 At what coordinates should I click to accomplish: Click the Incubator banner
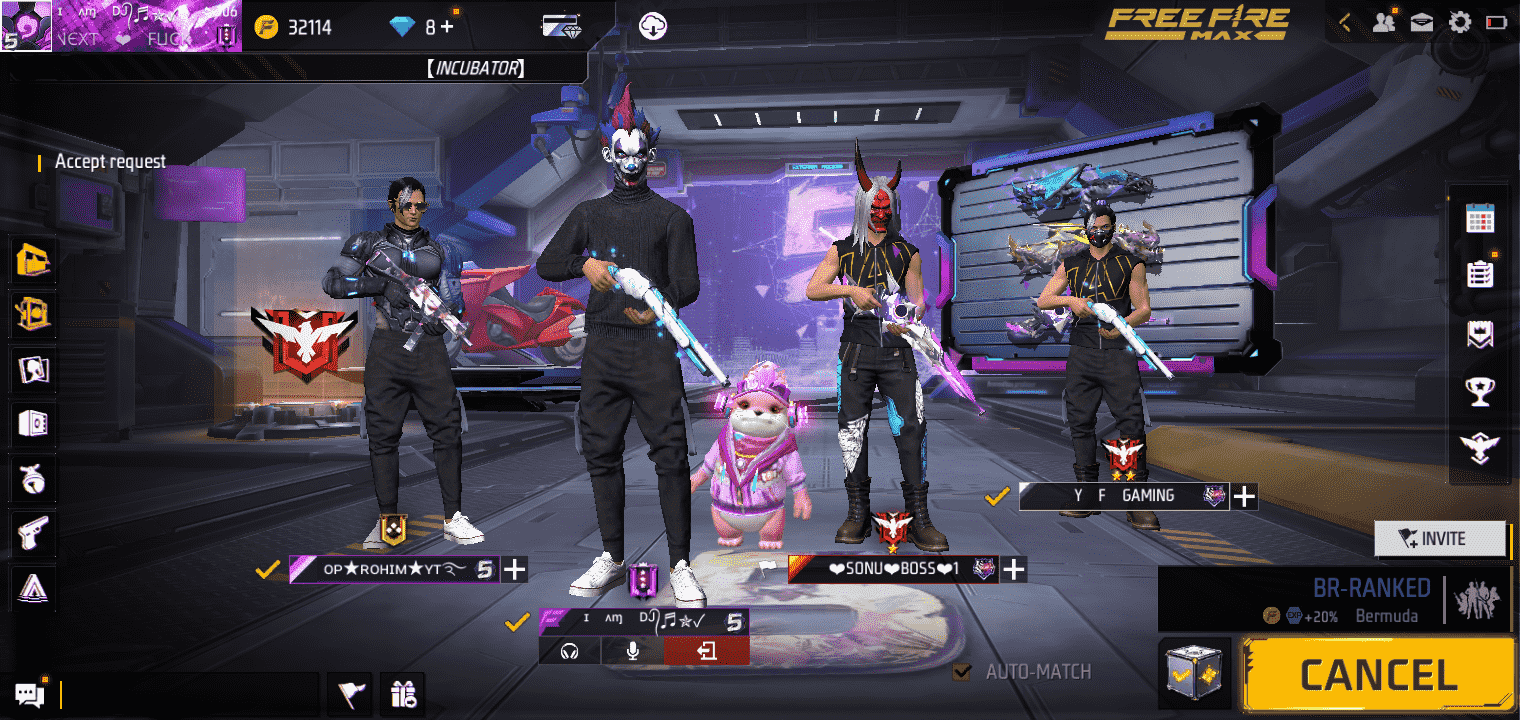click(475, 68)
